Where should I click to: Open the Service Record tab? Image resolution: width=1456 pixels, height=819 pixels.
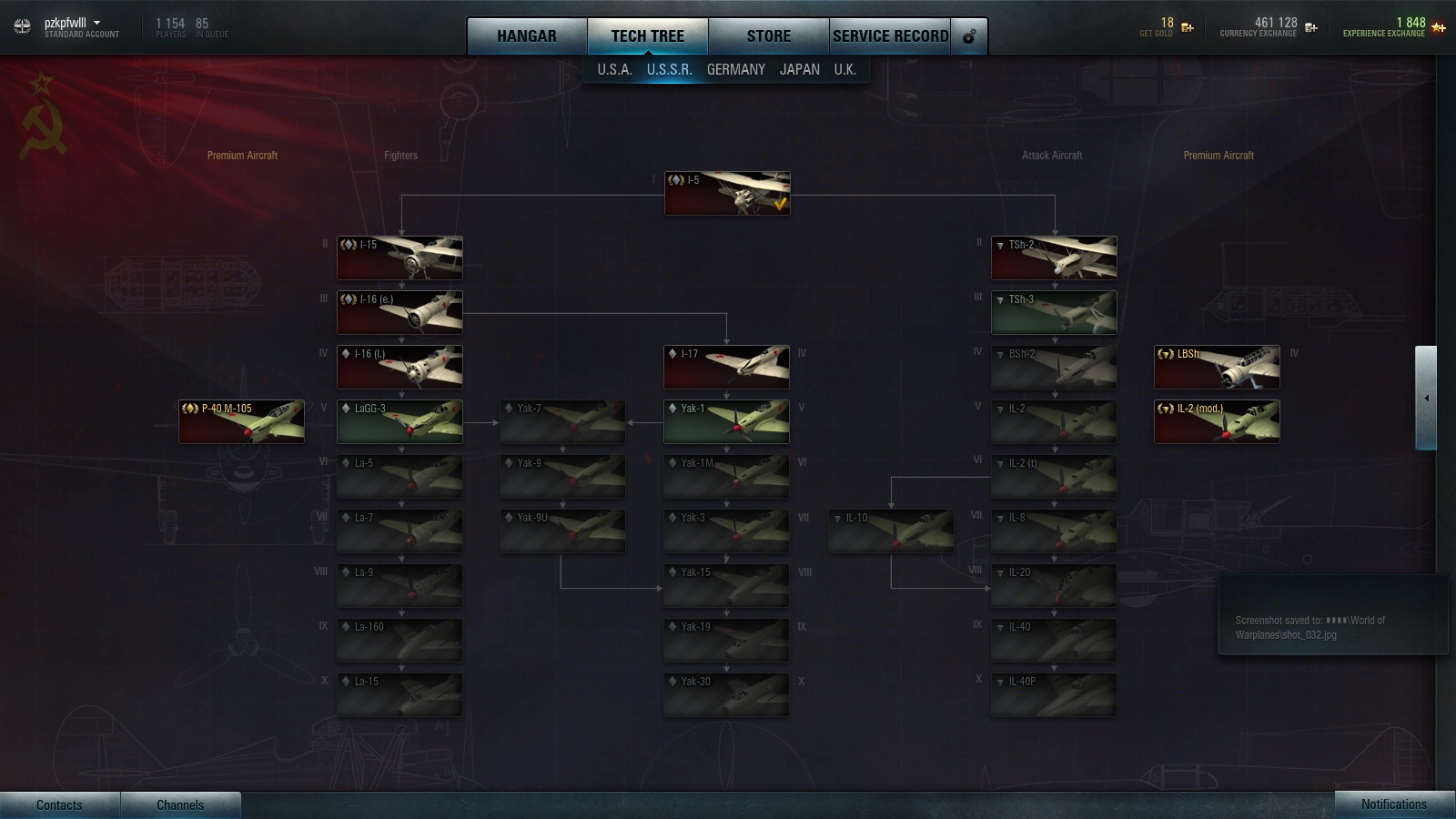[890, 36]
